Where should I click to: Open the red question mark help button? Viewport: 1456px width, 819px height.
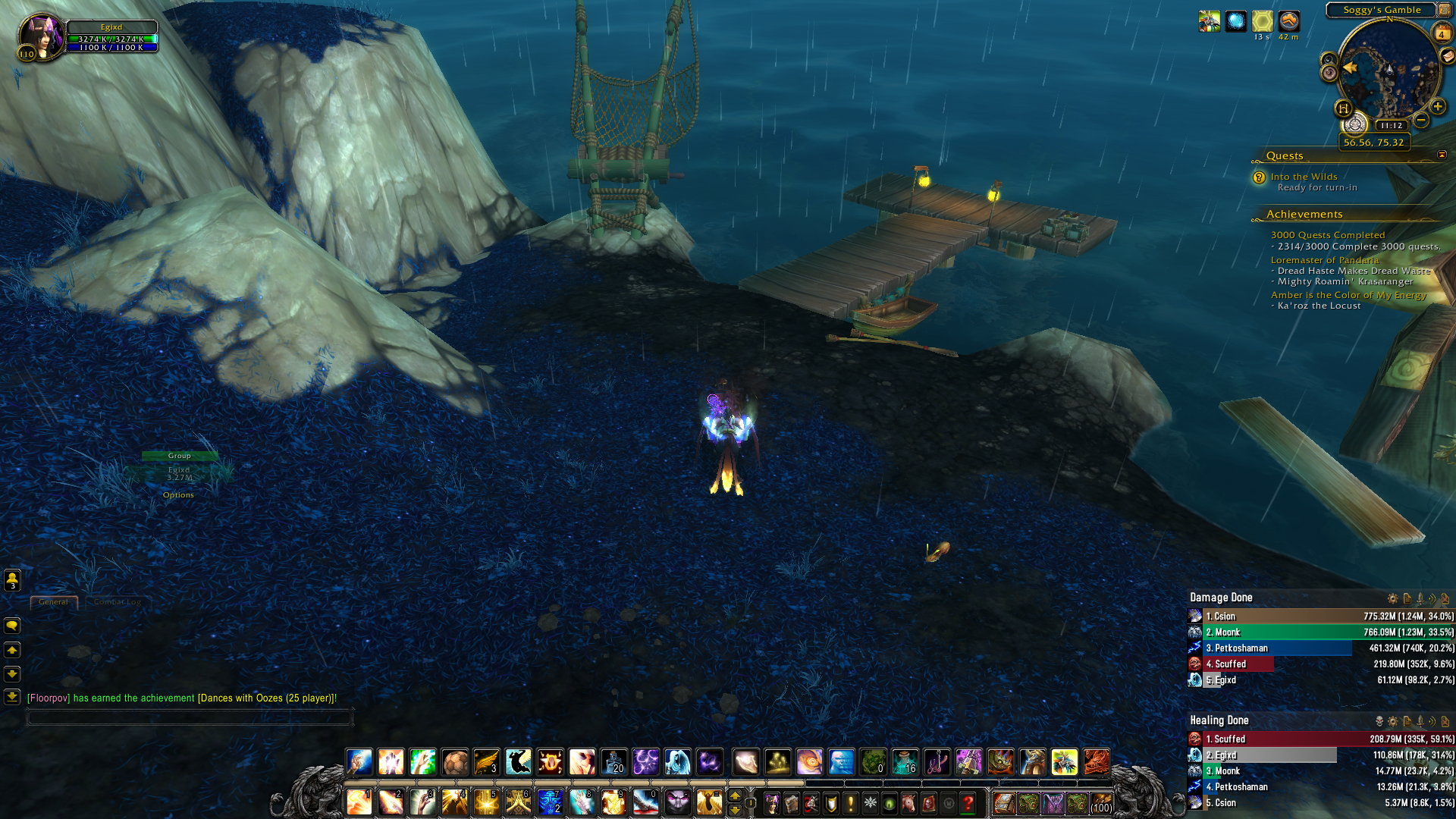[x=968, y=803]
